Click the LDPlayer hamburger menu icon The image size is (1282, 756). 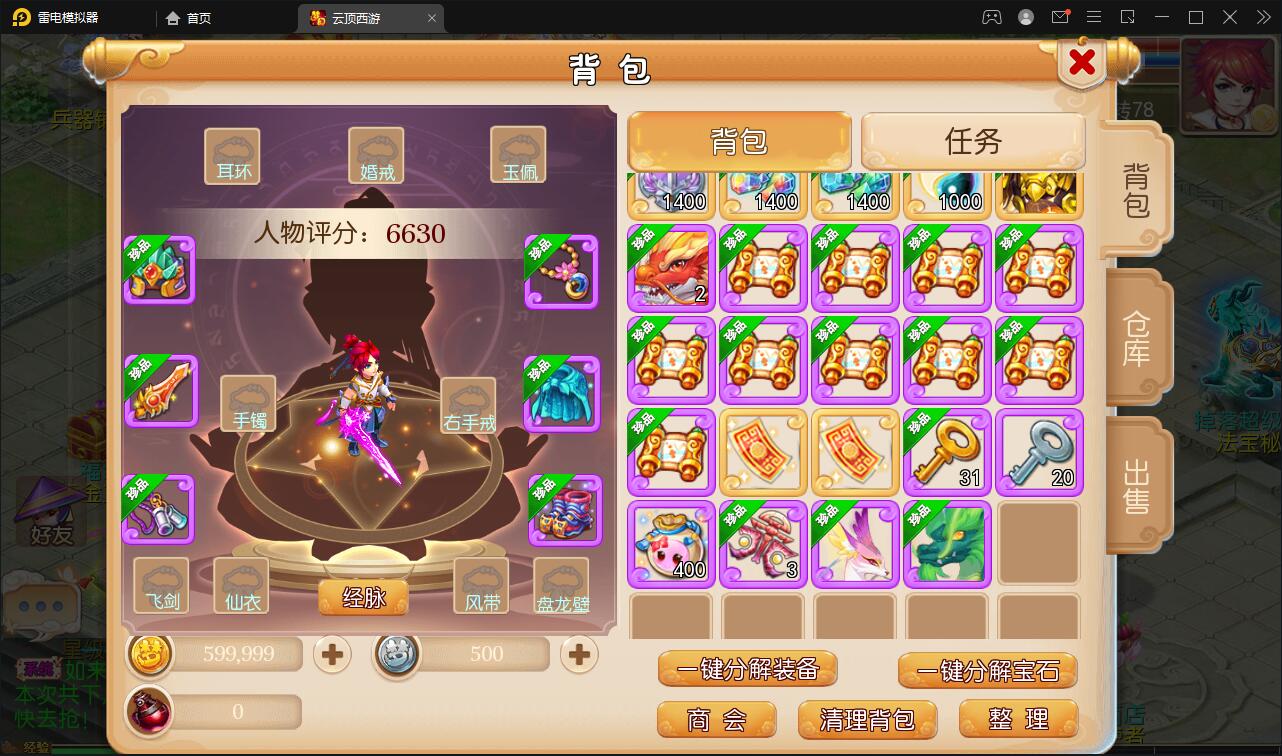click(1094, 17)
